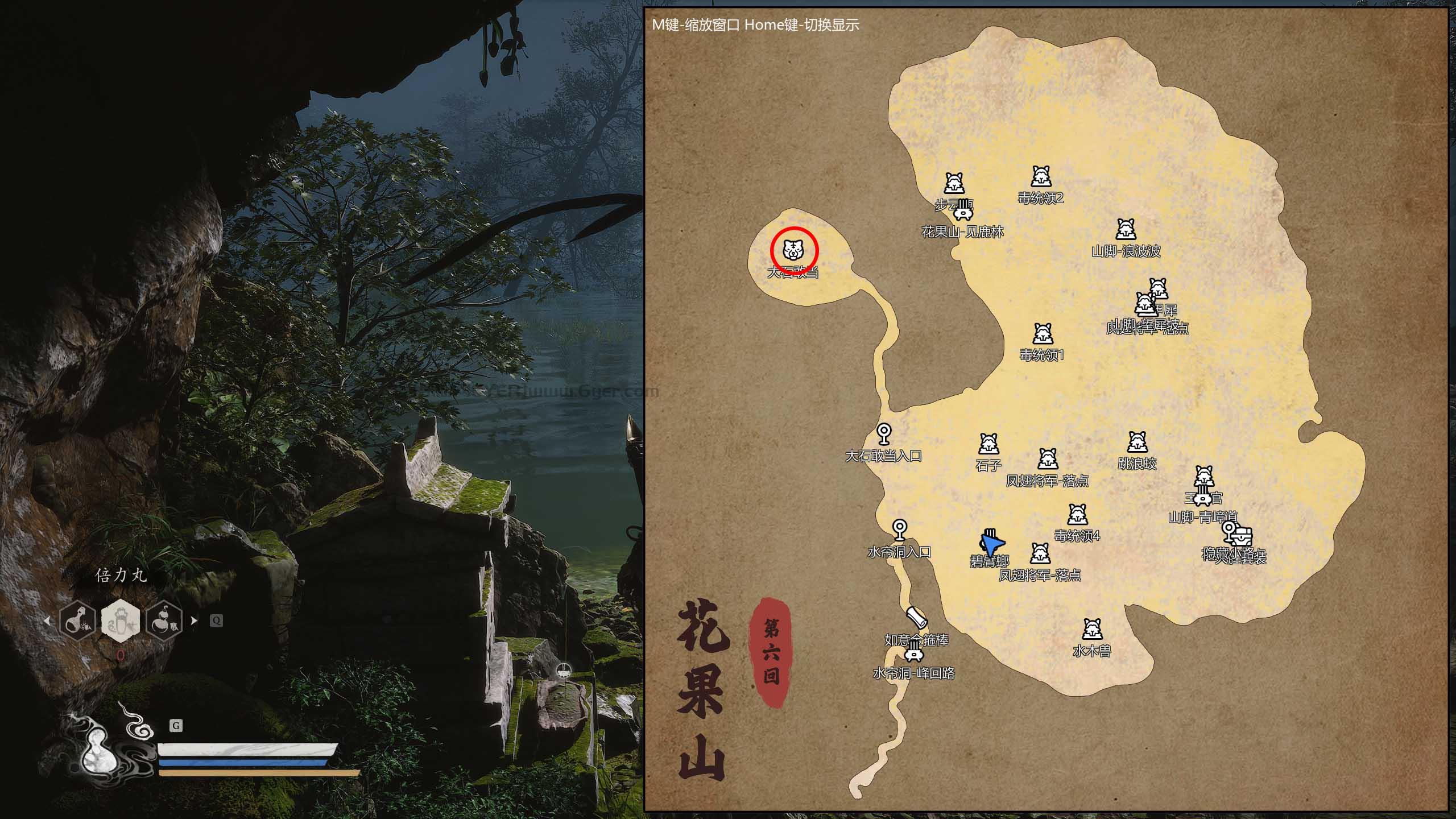
Task: Expand previous item with the left chevron arrow
Action: [x=47, y=621]
